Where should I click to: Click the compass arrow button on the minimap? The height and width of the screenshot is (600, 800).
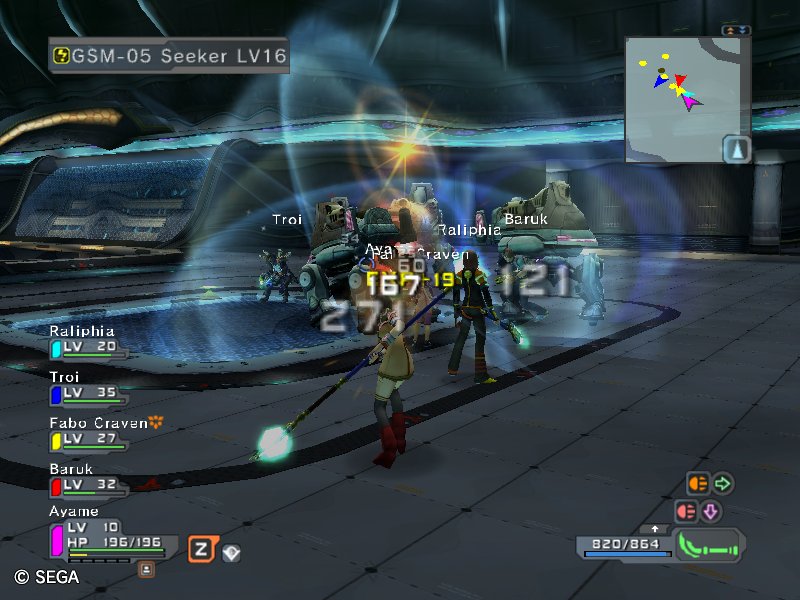click(736, 148)
